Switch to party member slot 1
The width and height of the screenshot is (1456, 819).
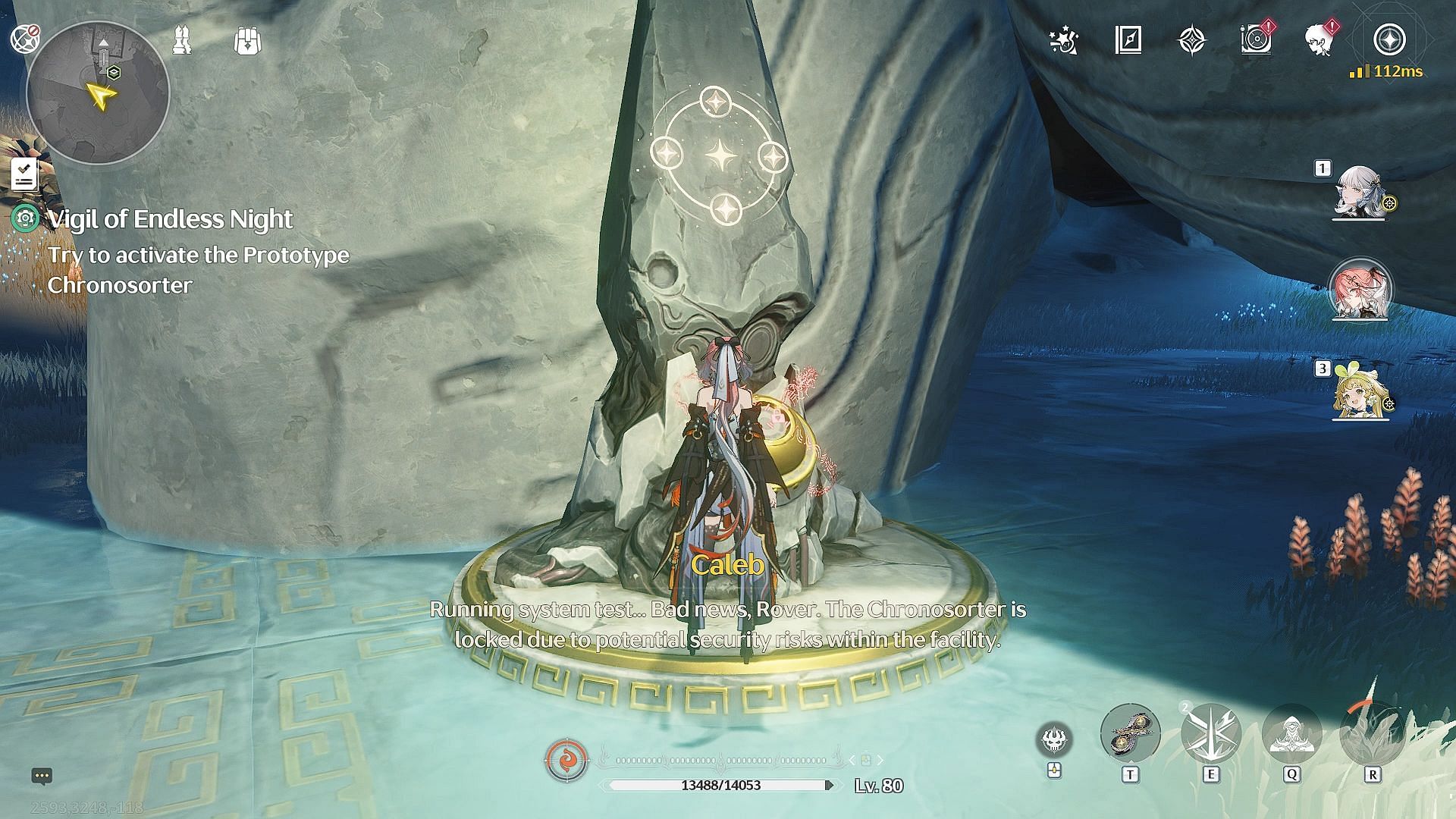[x=1360, y=193]
